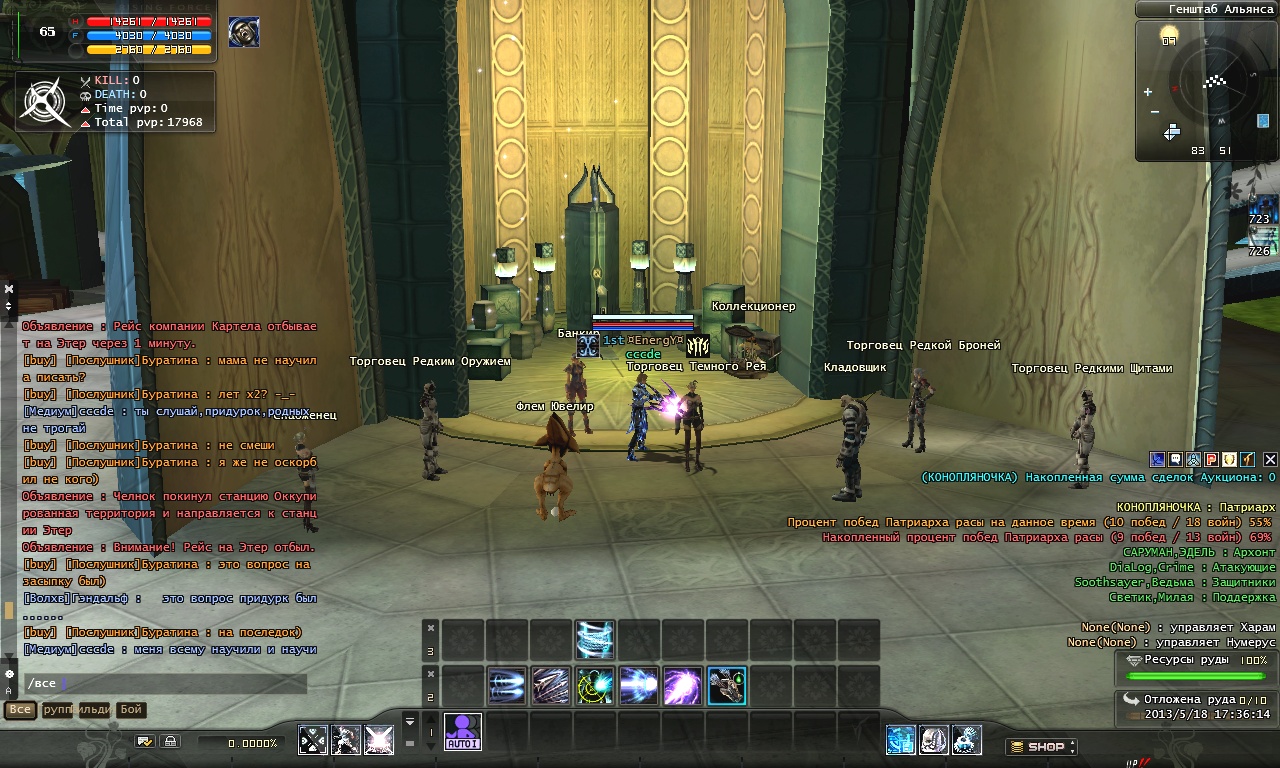Viewport: 1280px width, 768px height.
Task: Open the SHOP button
Action: [x=1041, y=746]
